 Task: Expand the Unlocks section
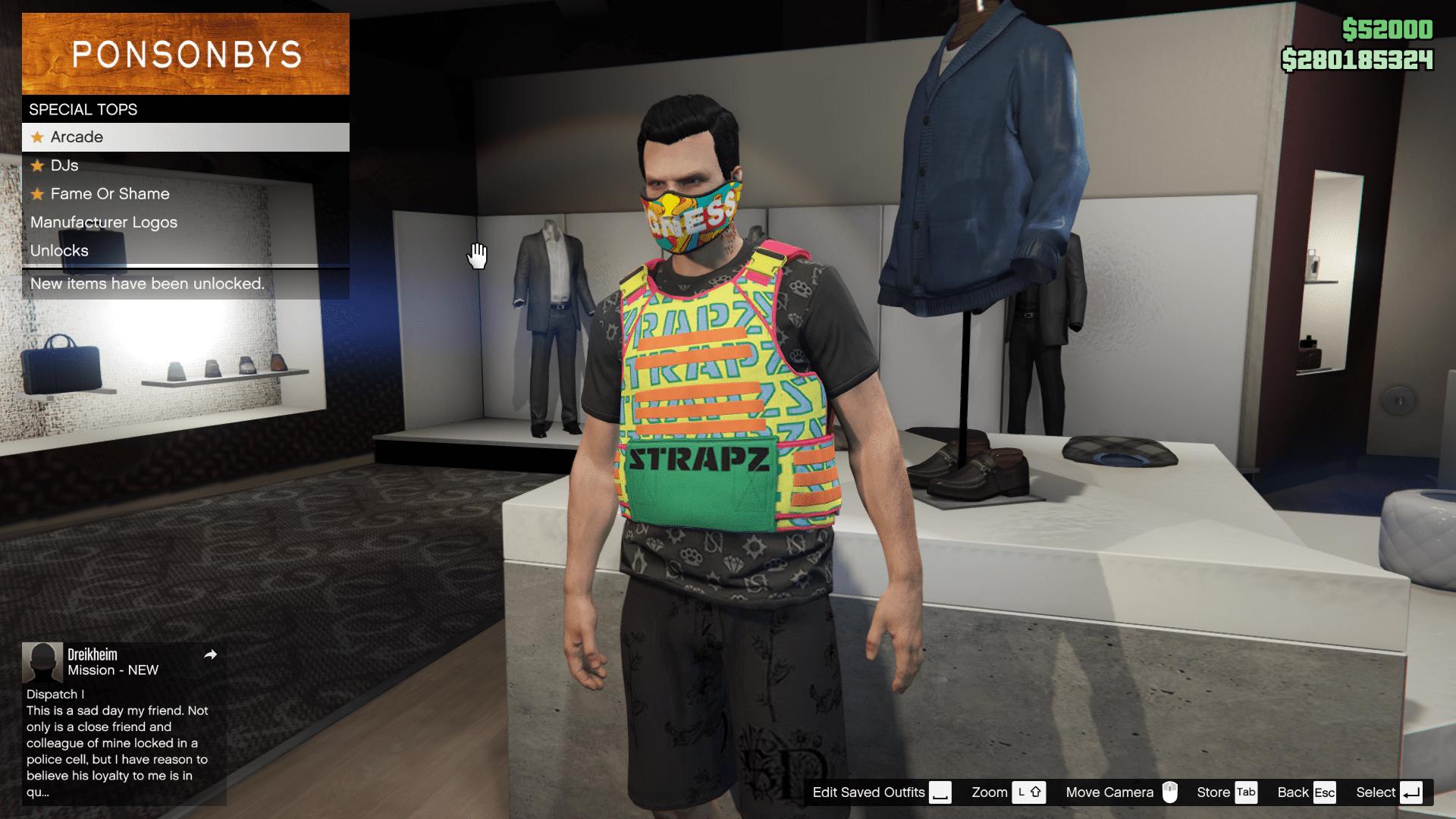click(59, 251)
